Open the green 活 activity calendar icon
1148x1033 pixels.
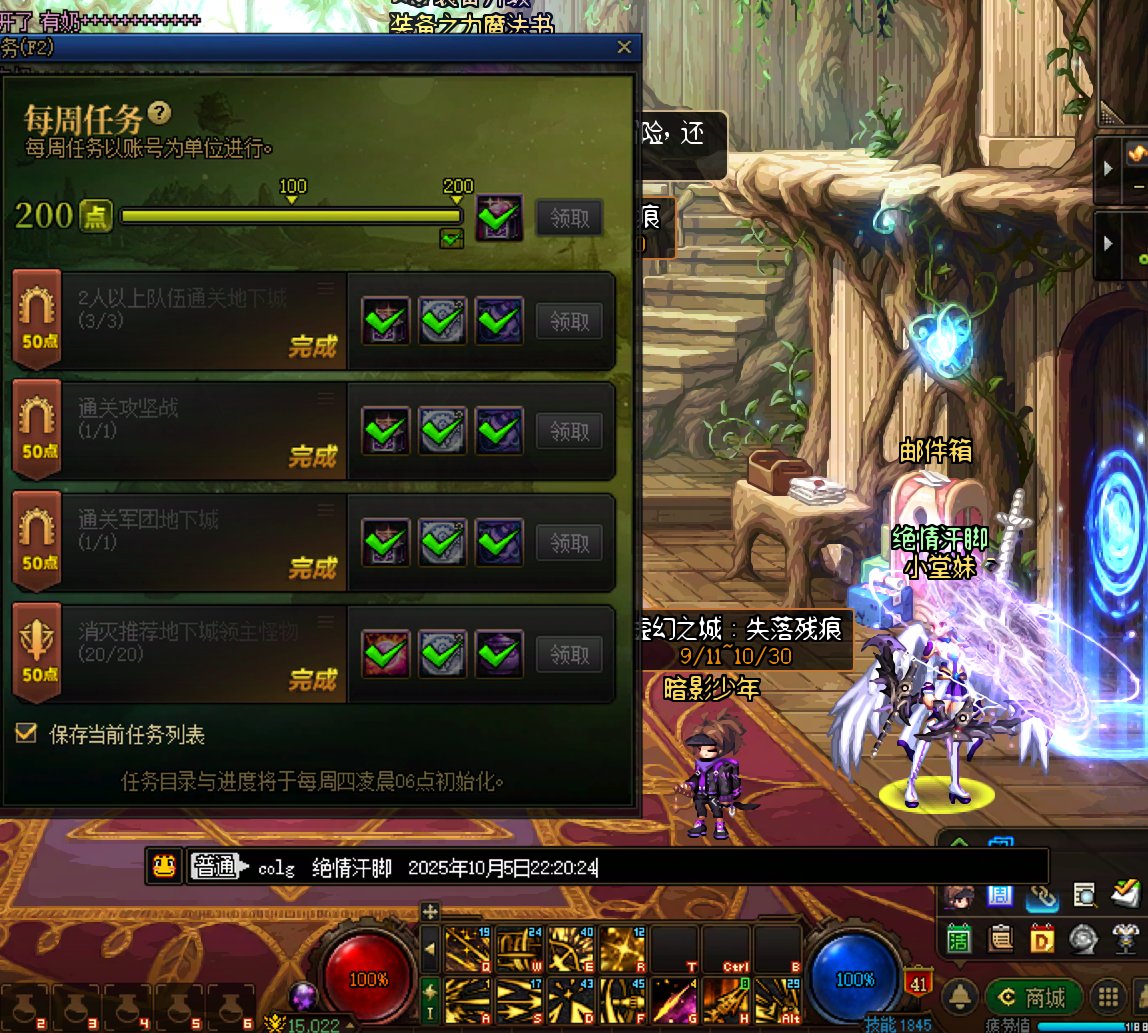960,939
